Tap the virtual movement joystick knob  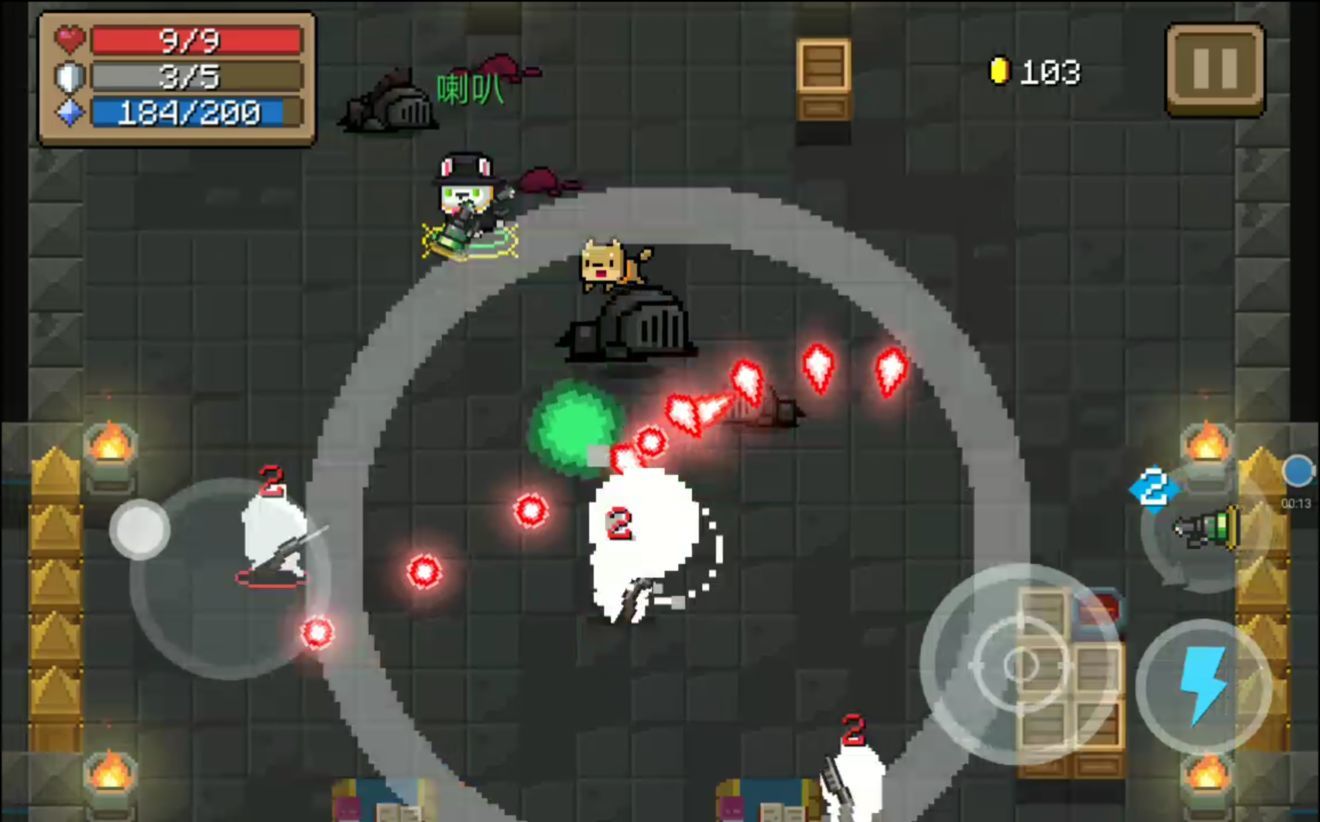tap(140, 529)
